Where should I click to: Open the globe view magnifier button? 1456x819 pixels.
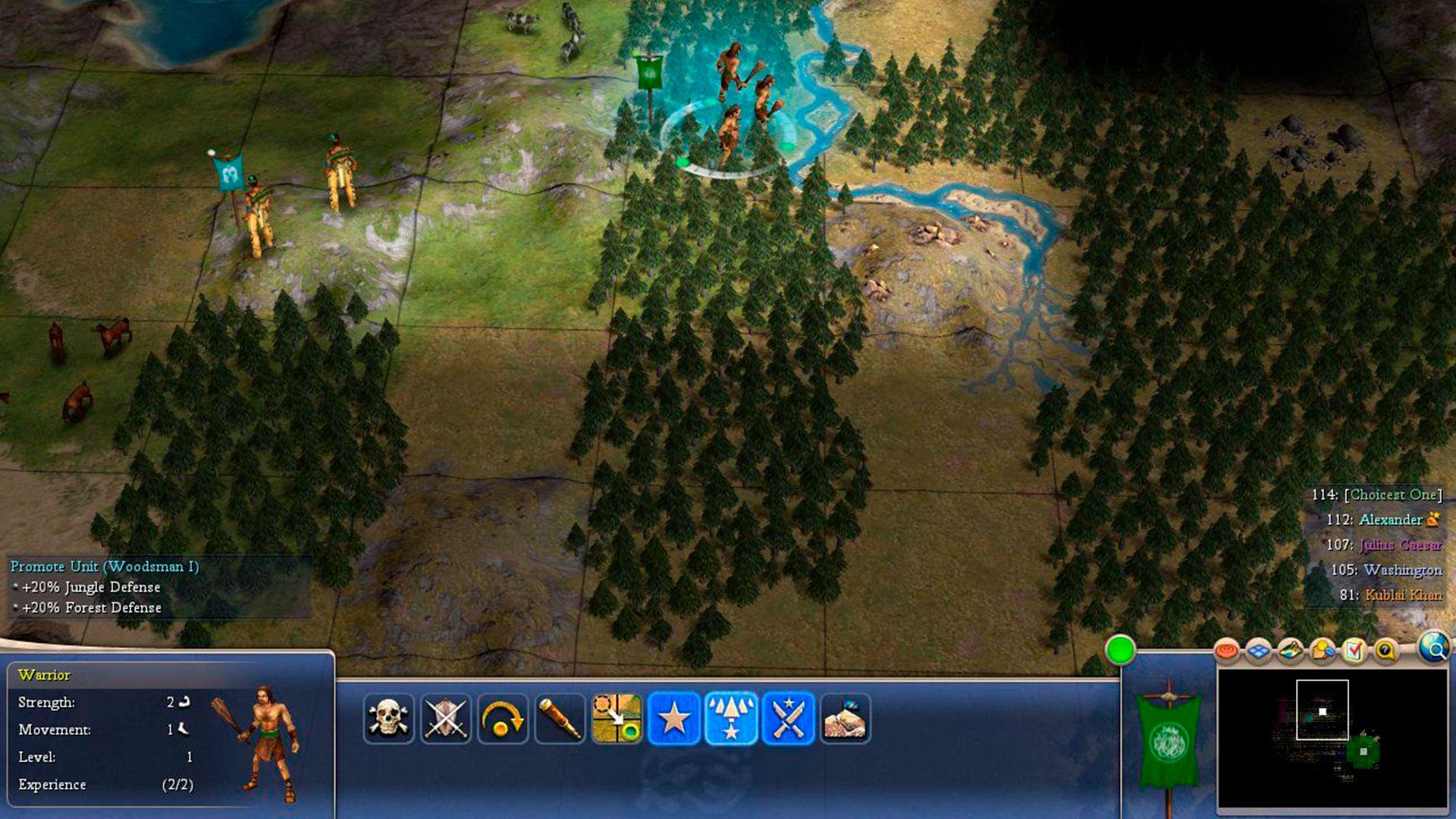1433,648
